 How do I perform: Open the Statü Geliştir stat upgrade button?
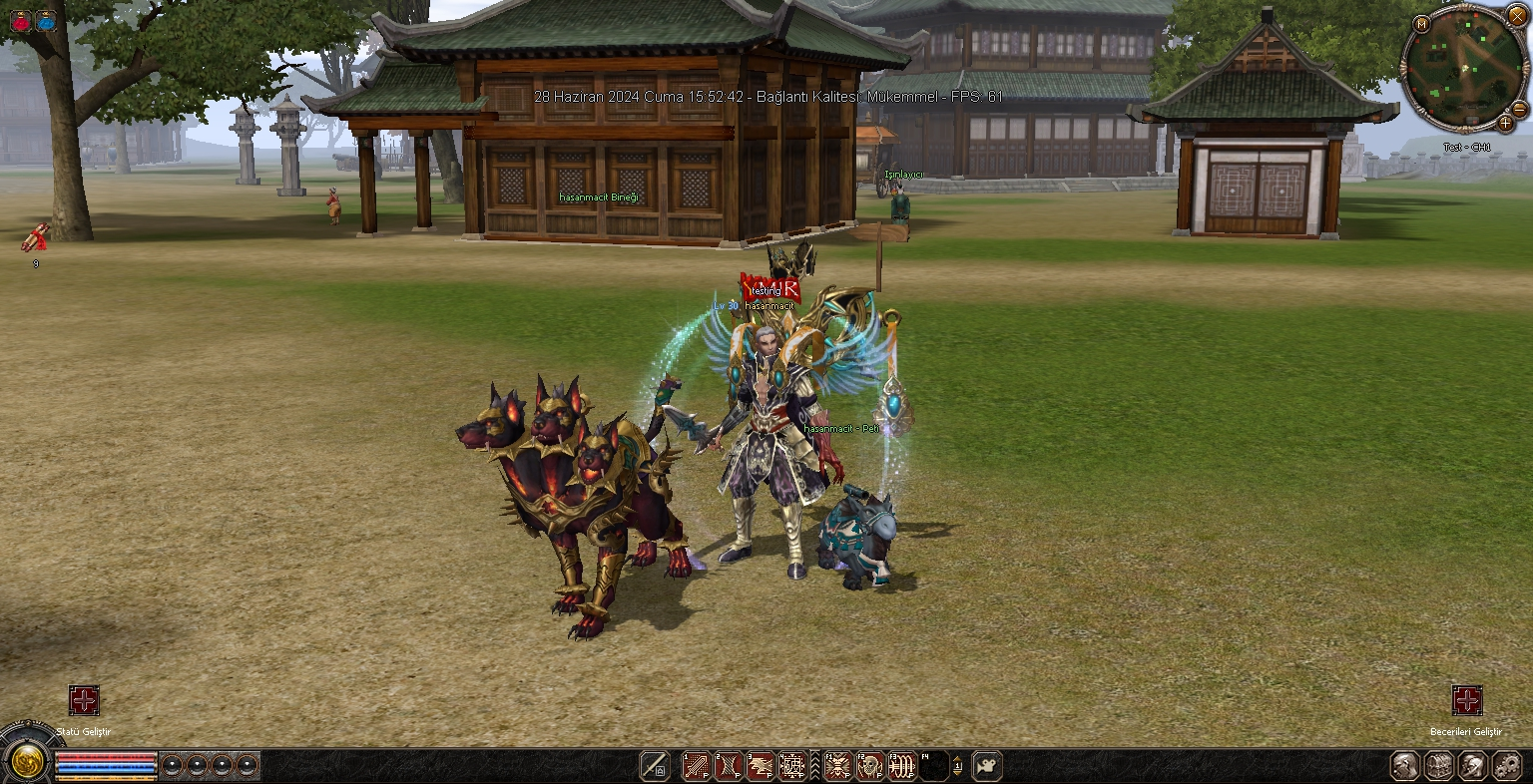click(x=84, y=700)
